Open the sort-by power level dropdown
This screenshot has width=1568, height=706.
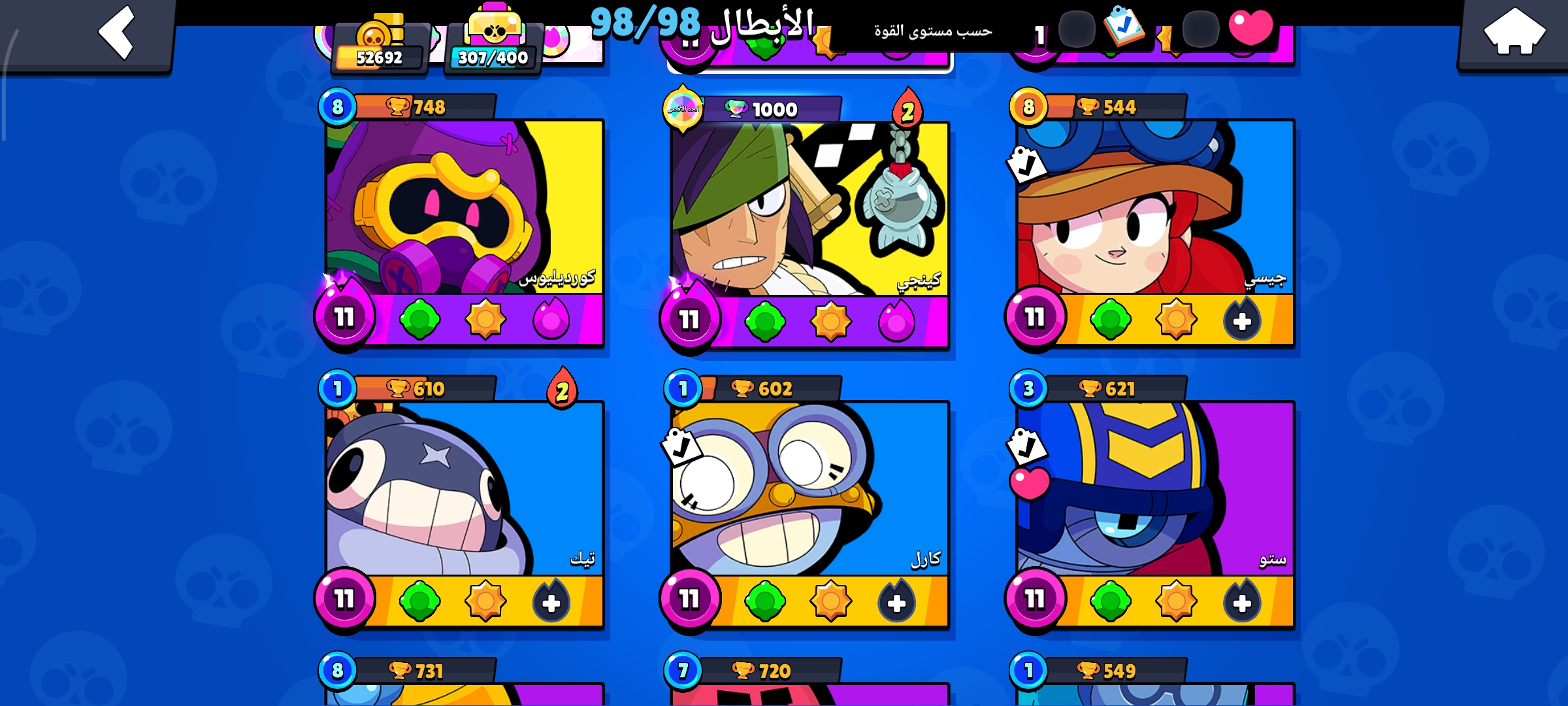tap(933, 31)
